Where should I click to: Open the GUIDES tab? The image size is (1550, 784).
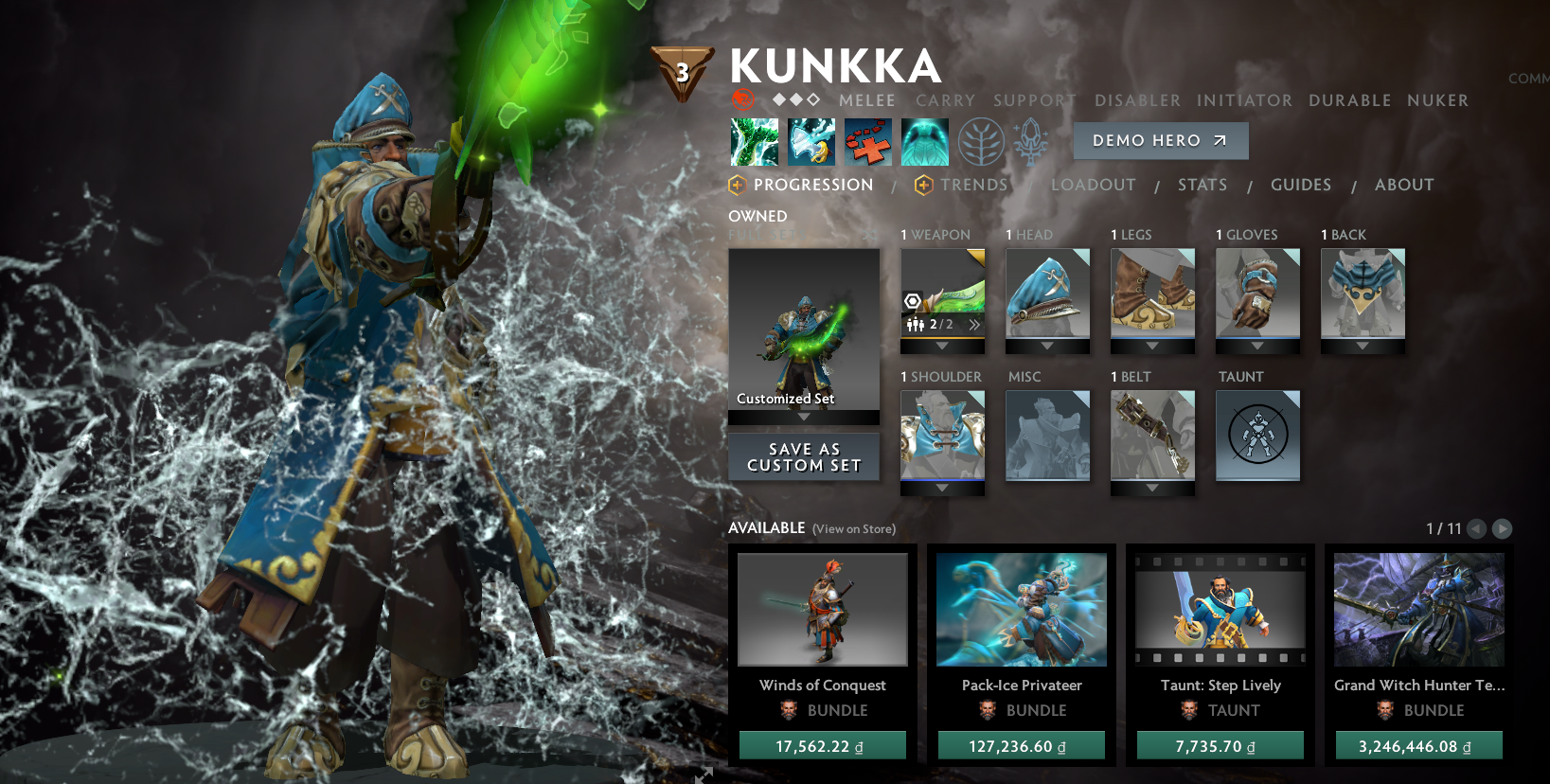1301,185
